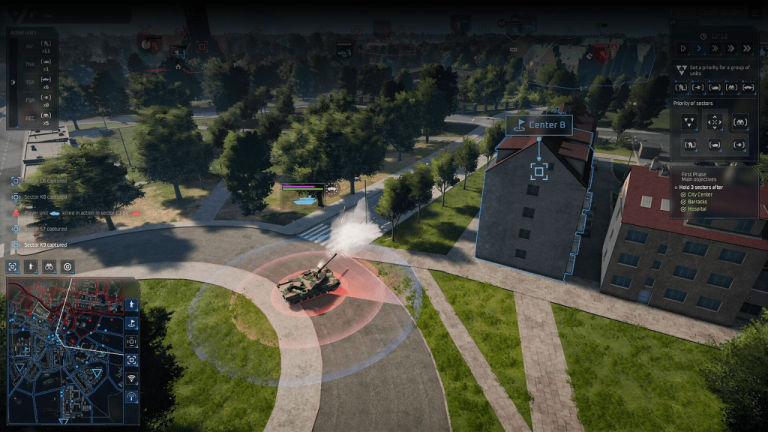
Task: Choose the three-triangles sector priority button
Action: pos(689,121)
